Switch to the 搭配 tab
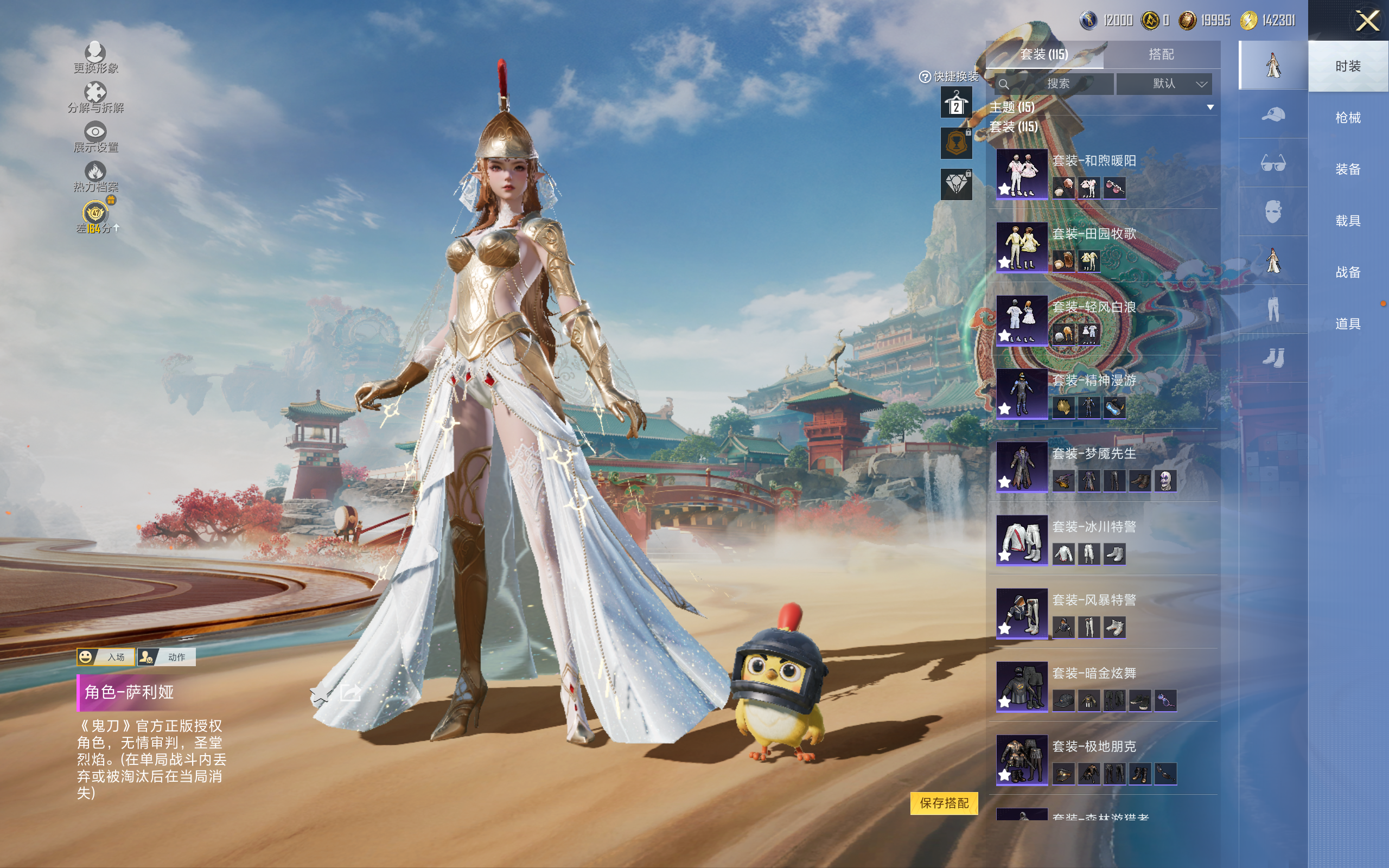Image resolution: width=1389 pixels, height=868 pixels. point(1161,55)
